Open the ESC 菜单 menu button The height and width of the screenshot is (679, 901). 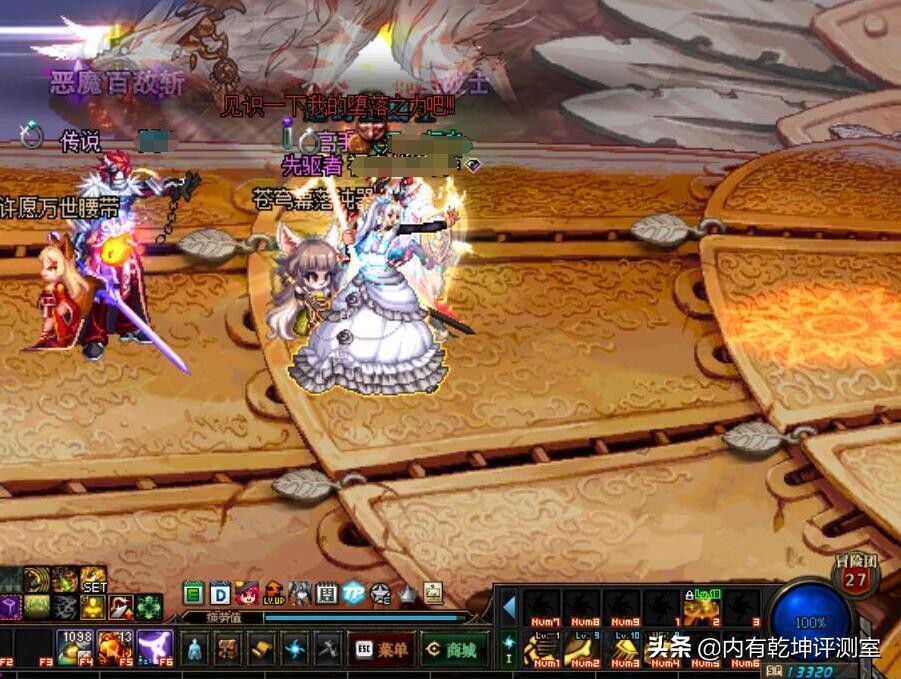[x=382, y=649]
